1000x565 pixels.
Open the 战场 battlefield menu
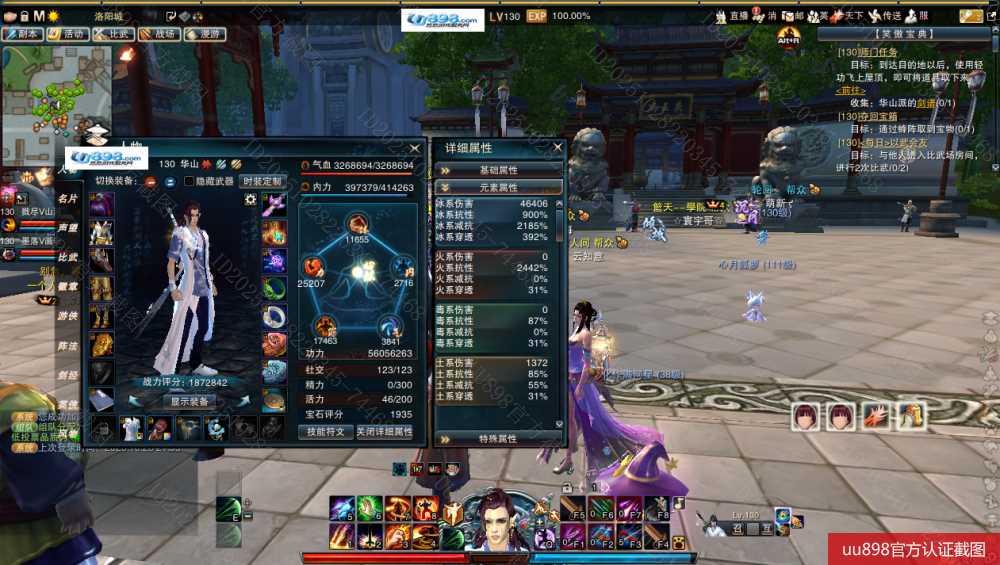tap(159, 34)
